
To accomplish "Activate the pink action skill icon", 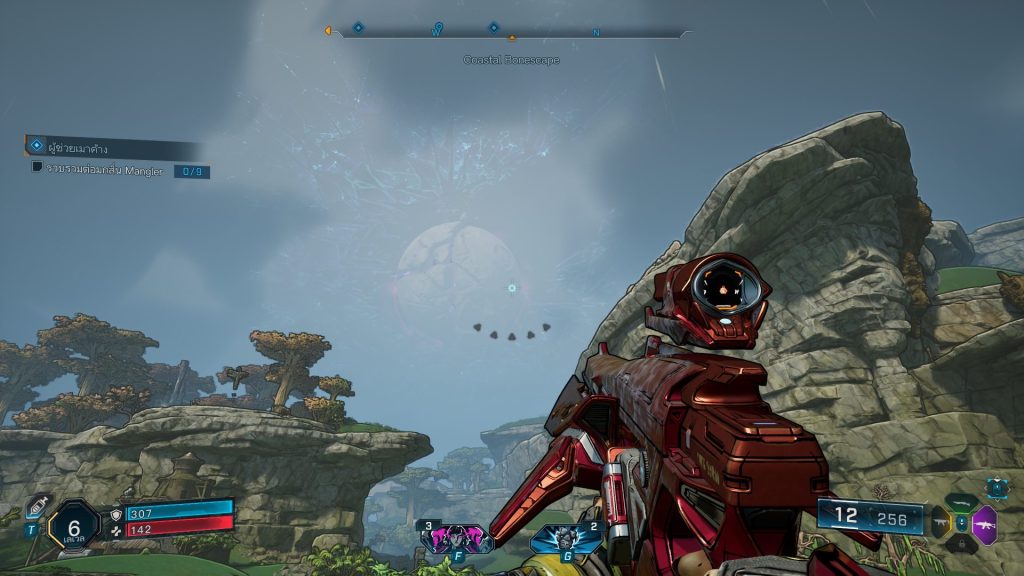I will click(456, 539).
